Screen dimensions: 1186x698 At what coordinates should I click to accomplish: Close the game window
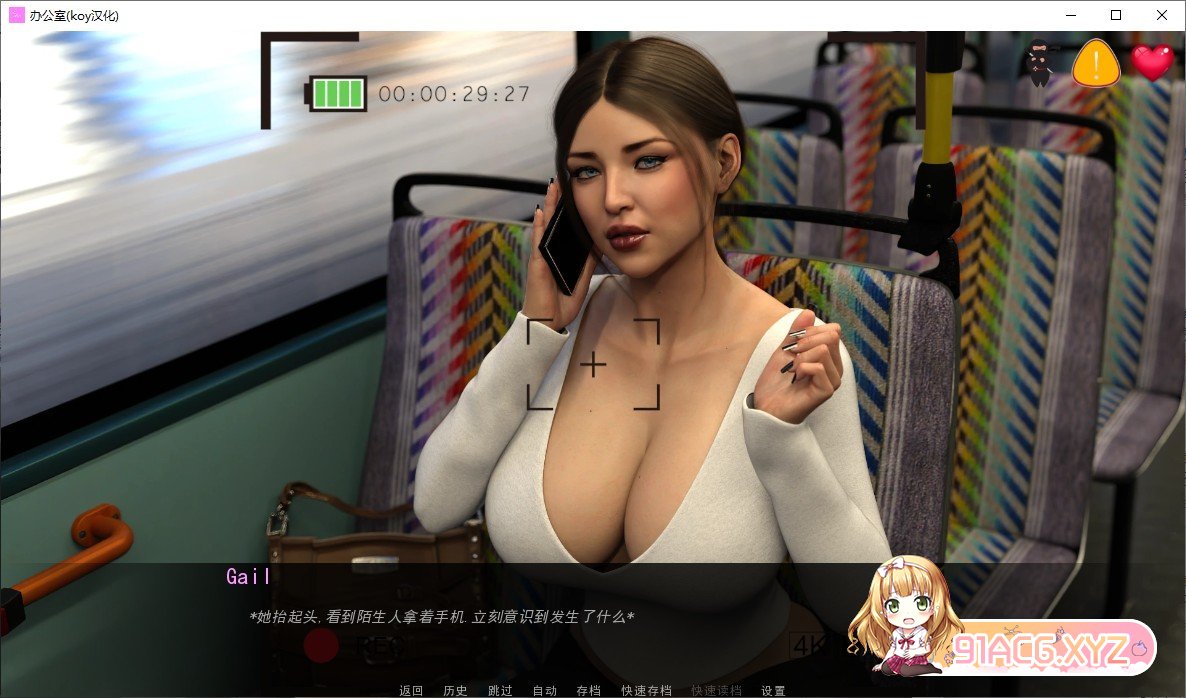[1162, 15]
